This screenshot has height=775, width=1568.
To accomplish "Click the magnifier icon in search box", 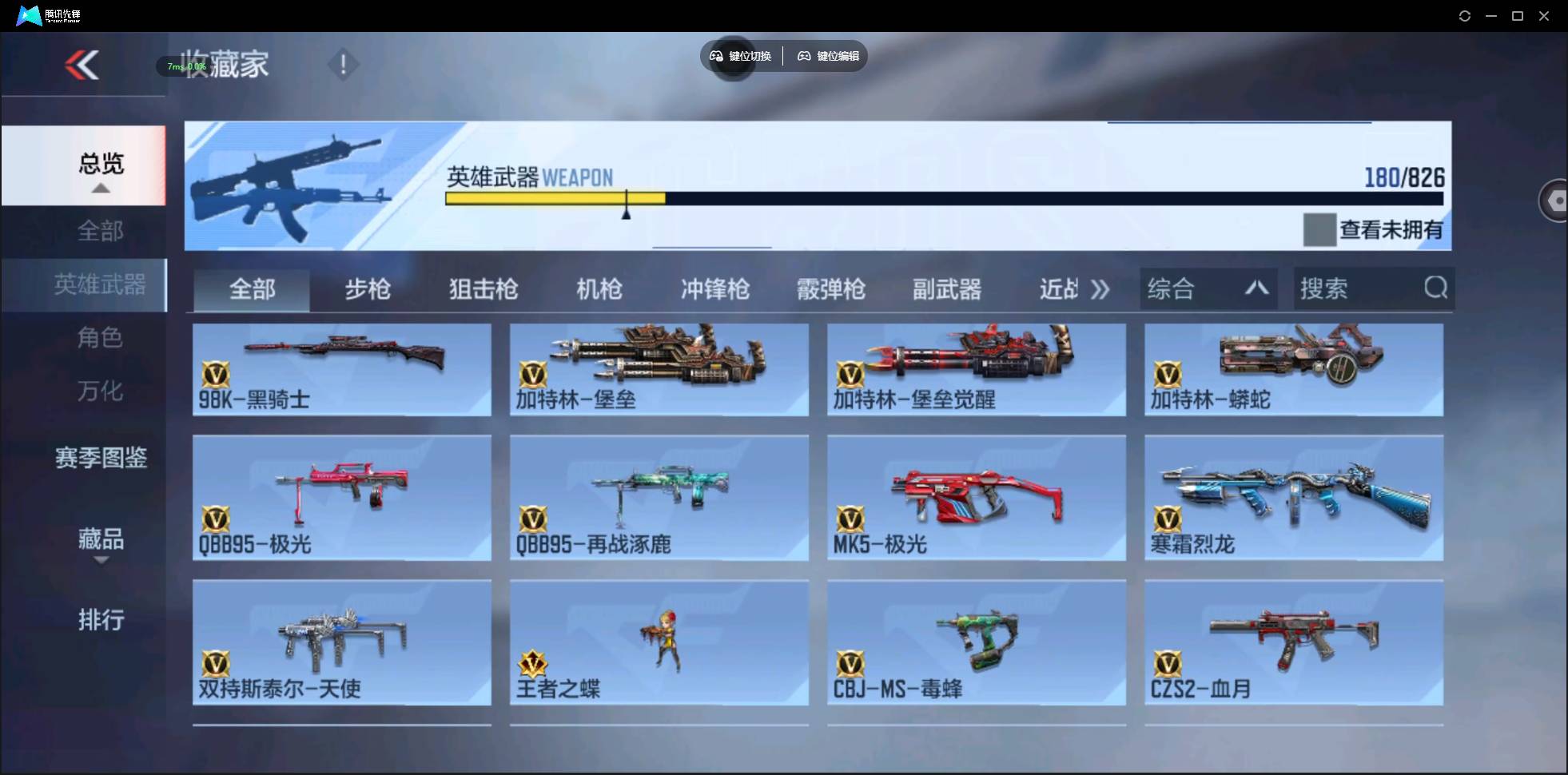I will point(1436,288).
